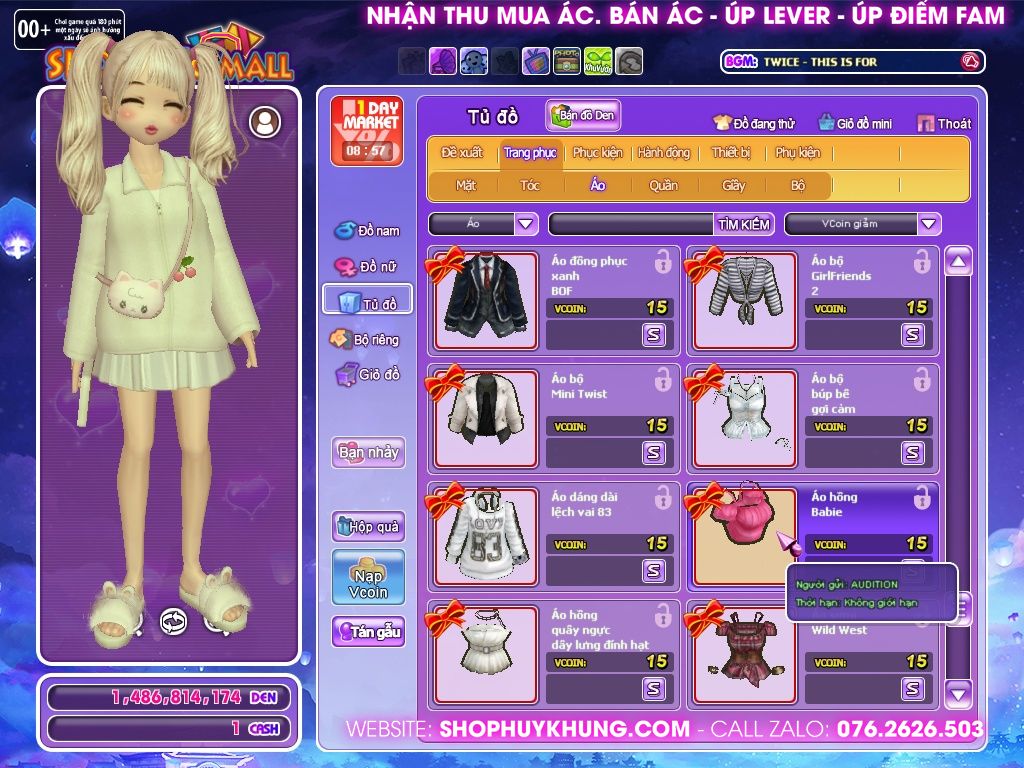Screen dimensions: 1024x768
Task: Click the Bạn nhảy button
Action: click(368, 452)
